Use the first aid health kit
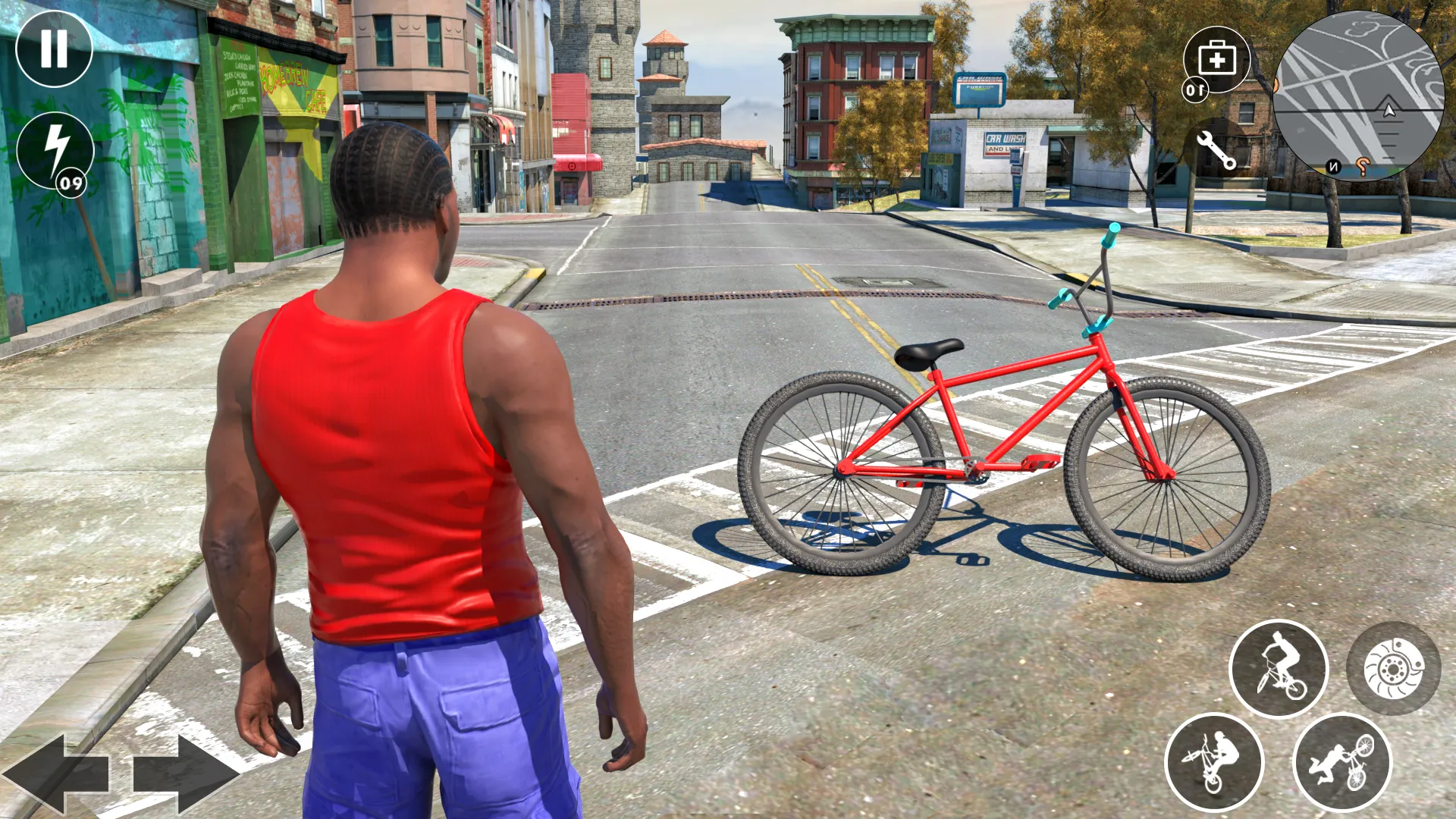 [1217, 61]
